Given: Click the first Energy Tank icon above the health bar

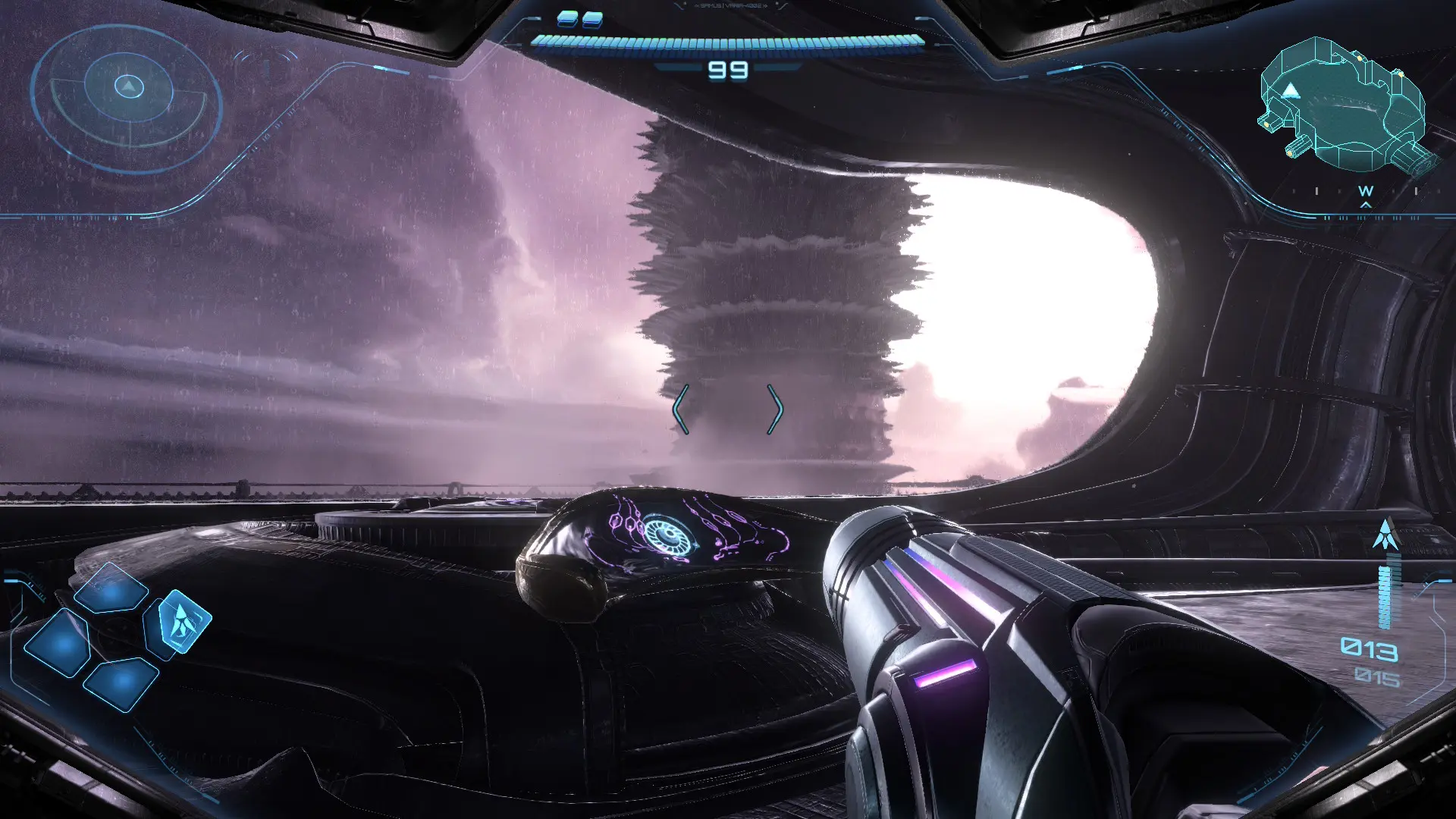Looking at the screenshot, I should pyautogui.click(x=567, y=20).
